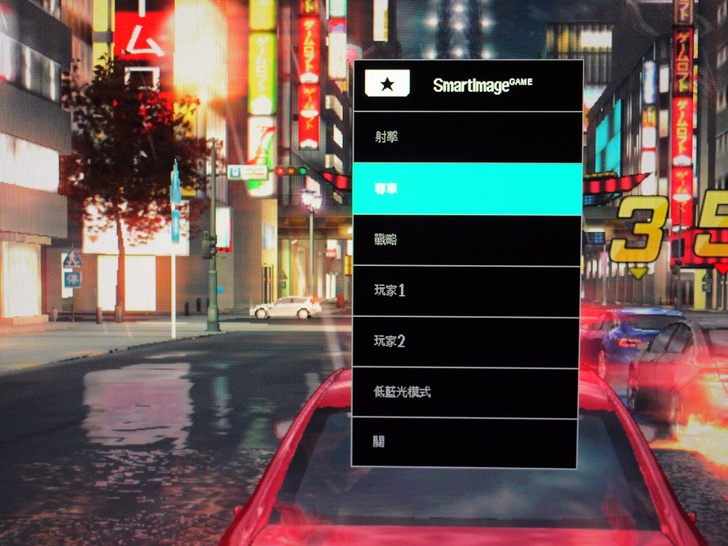The image size is (728, 546).
Task: Enable 低藍光模式 (low blue light mode)
Action: 466,393
